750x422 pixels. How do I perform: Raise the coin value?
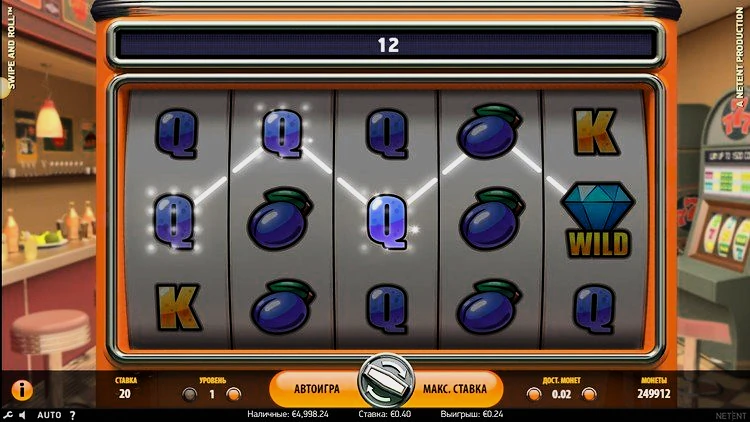590,394
